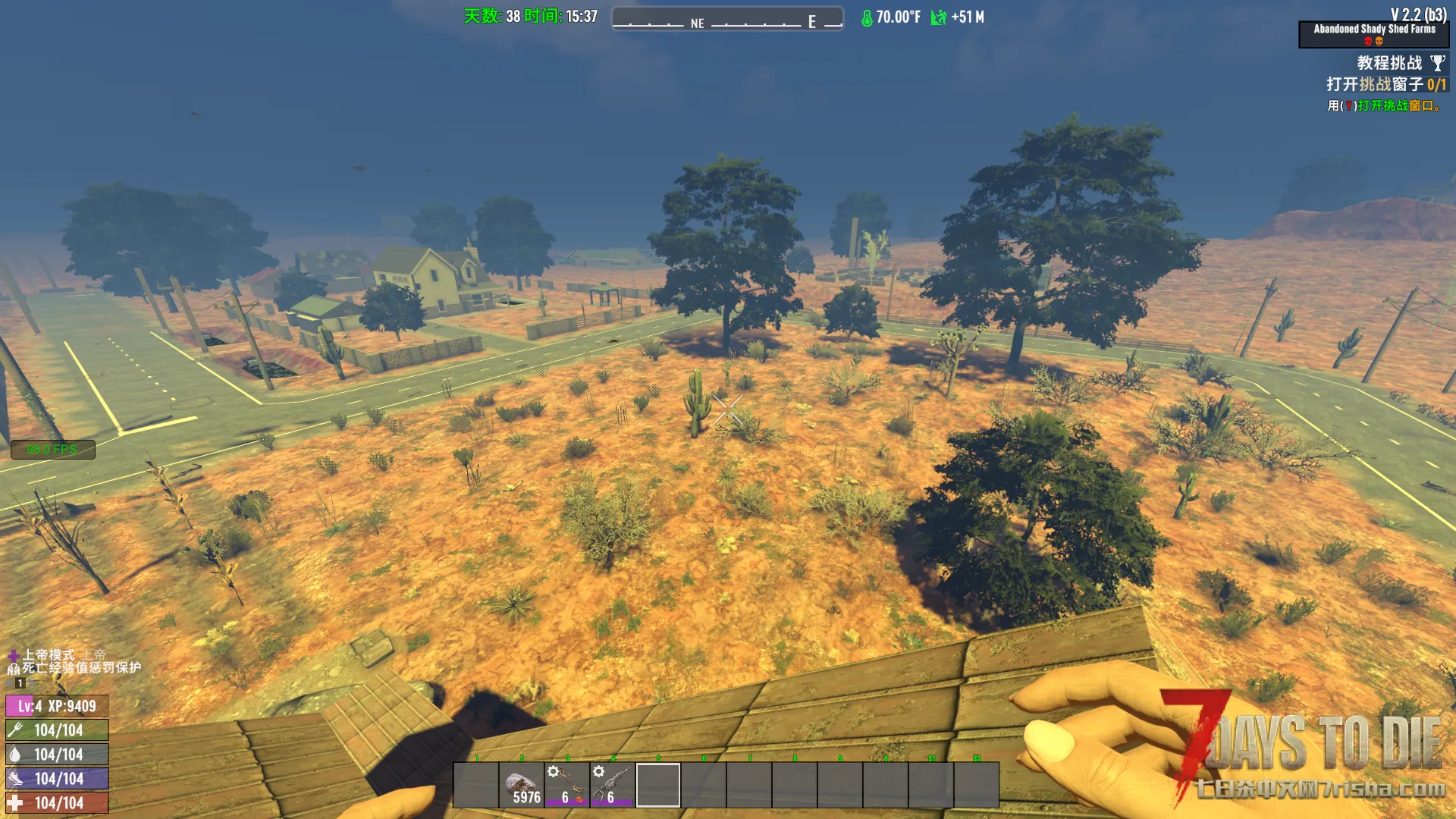Viewport: 1456px width, 819px height.
Task: Click the god mode buff icon
Action: pyautogui.click(x=13, y=655)
